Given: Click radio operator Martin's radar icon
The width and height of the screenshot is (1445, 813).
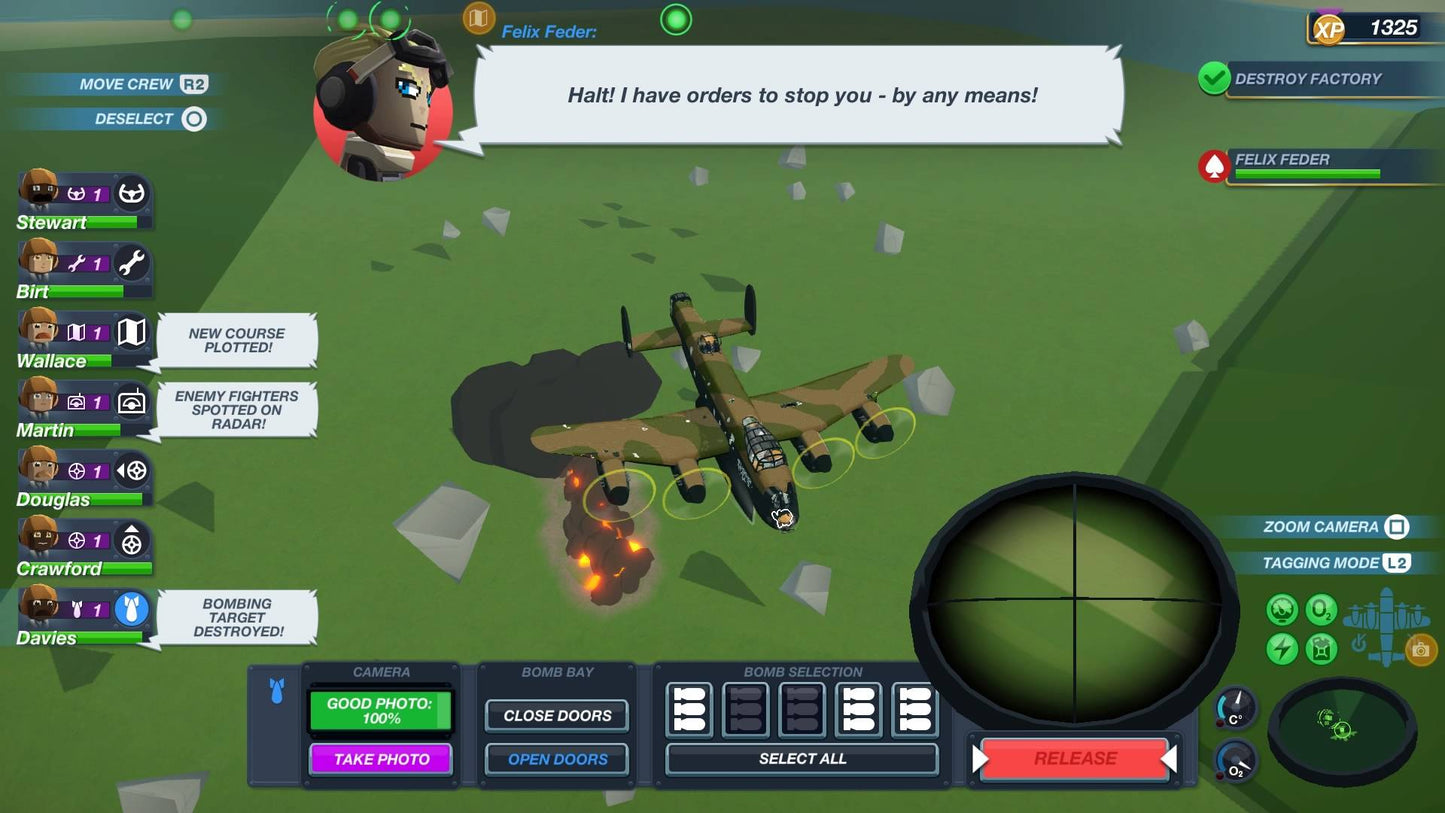Looking at the screenshot, I should pos(132,404).
